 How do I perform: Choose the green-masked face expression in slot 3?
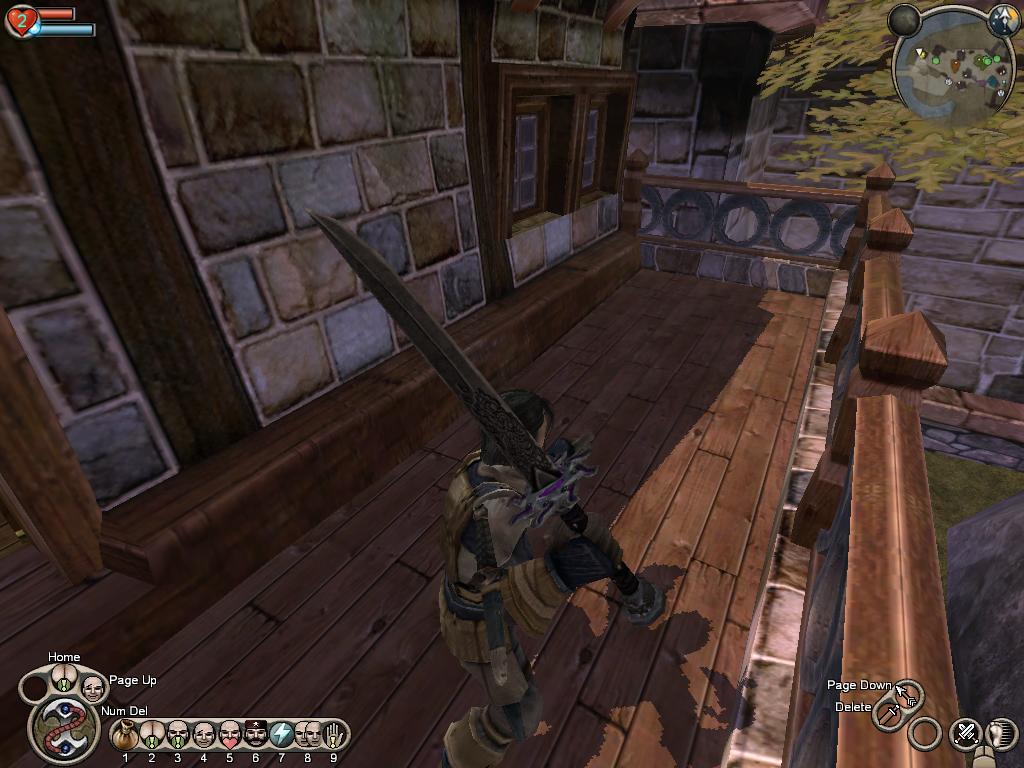178,735
